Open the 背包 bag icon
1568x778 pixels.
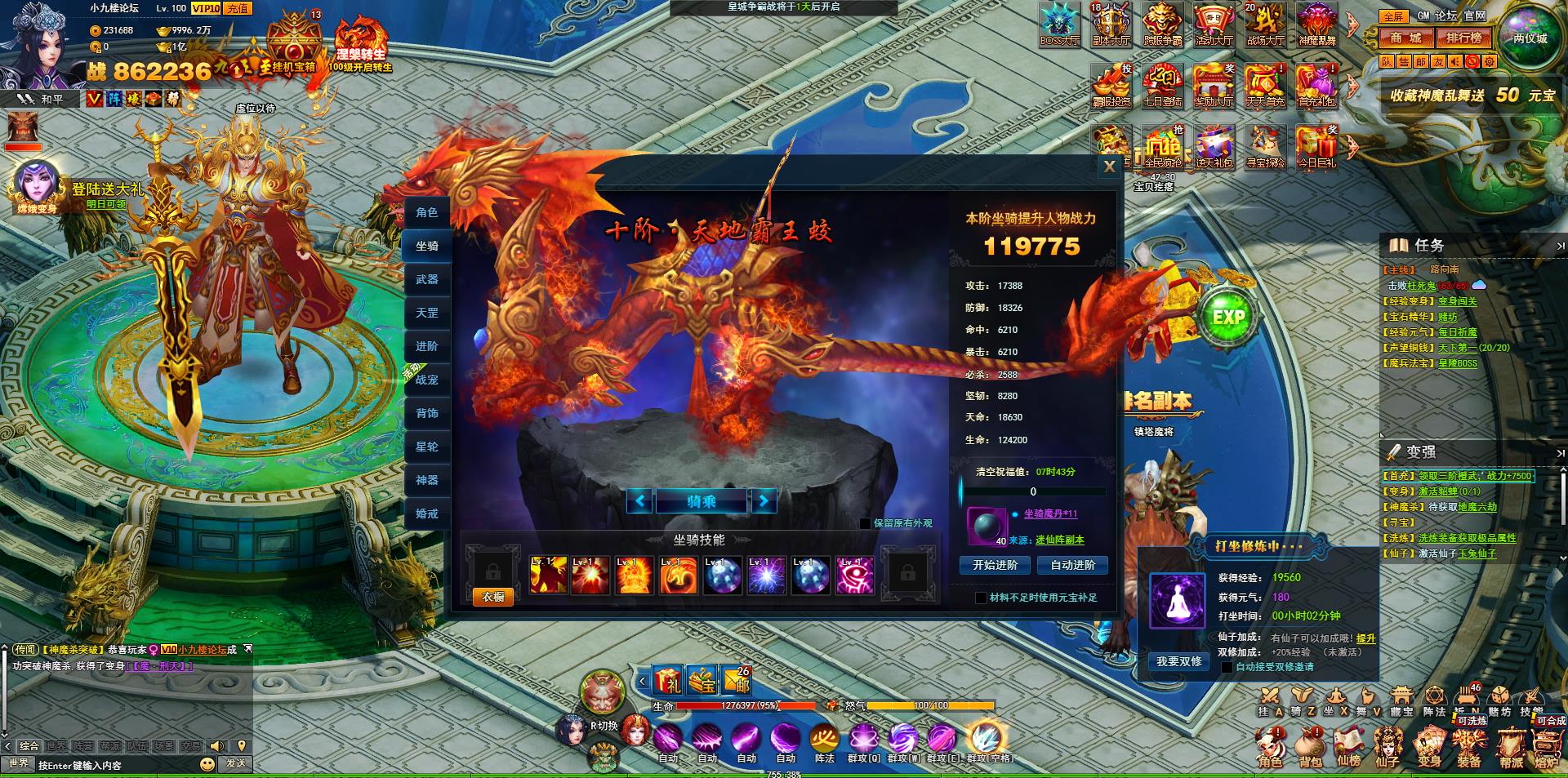pos(1310,747)
